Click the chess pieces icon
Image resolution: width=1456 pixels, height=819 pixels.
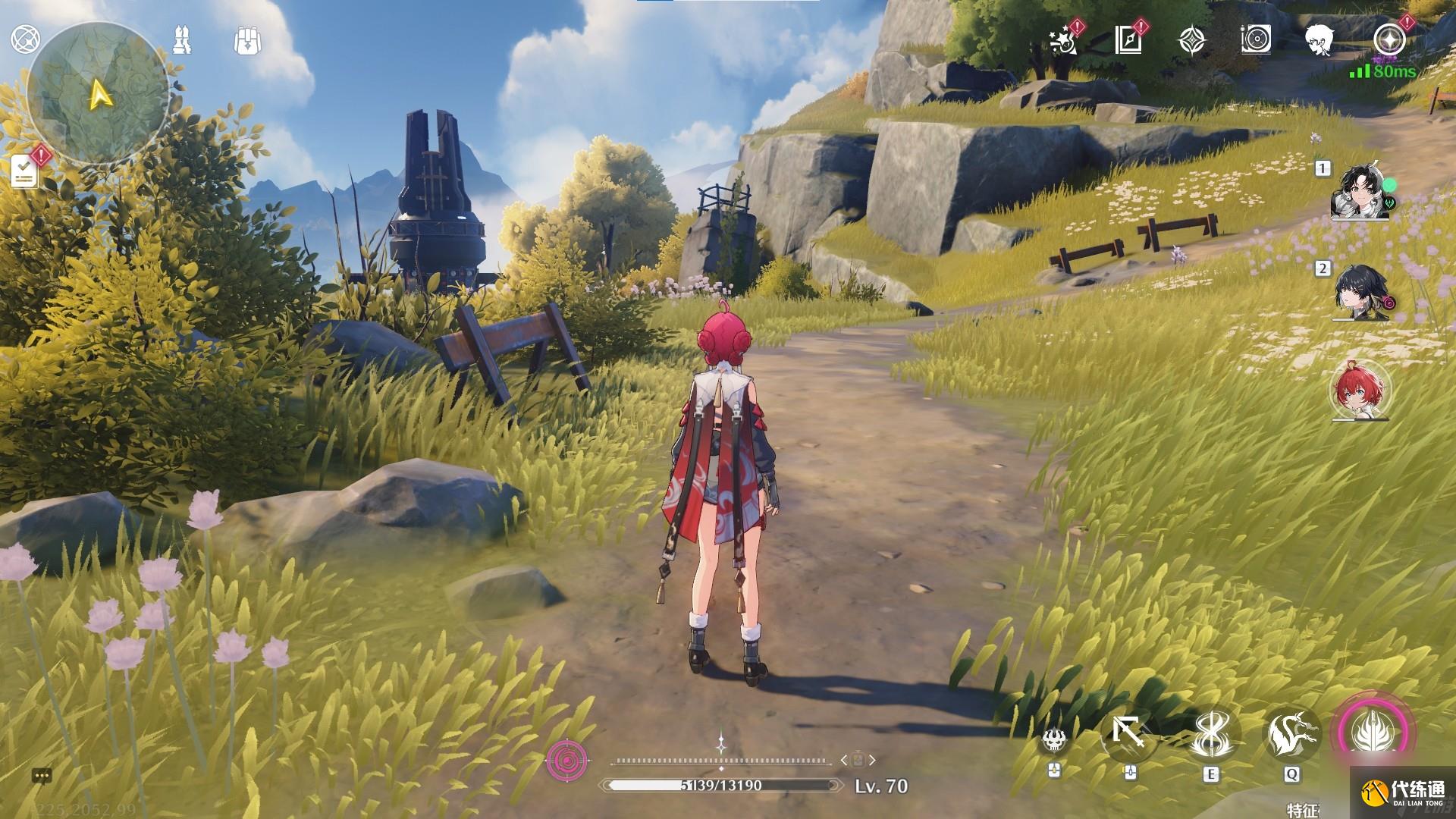click(x=182, y=40)
